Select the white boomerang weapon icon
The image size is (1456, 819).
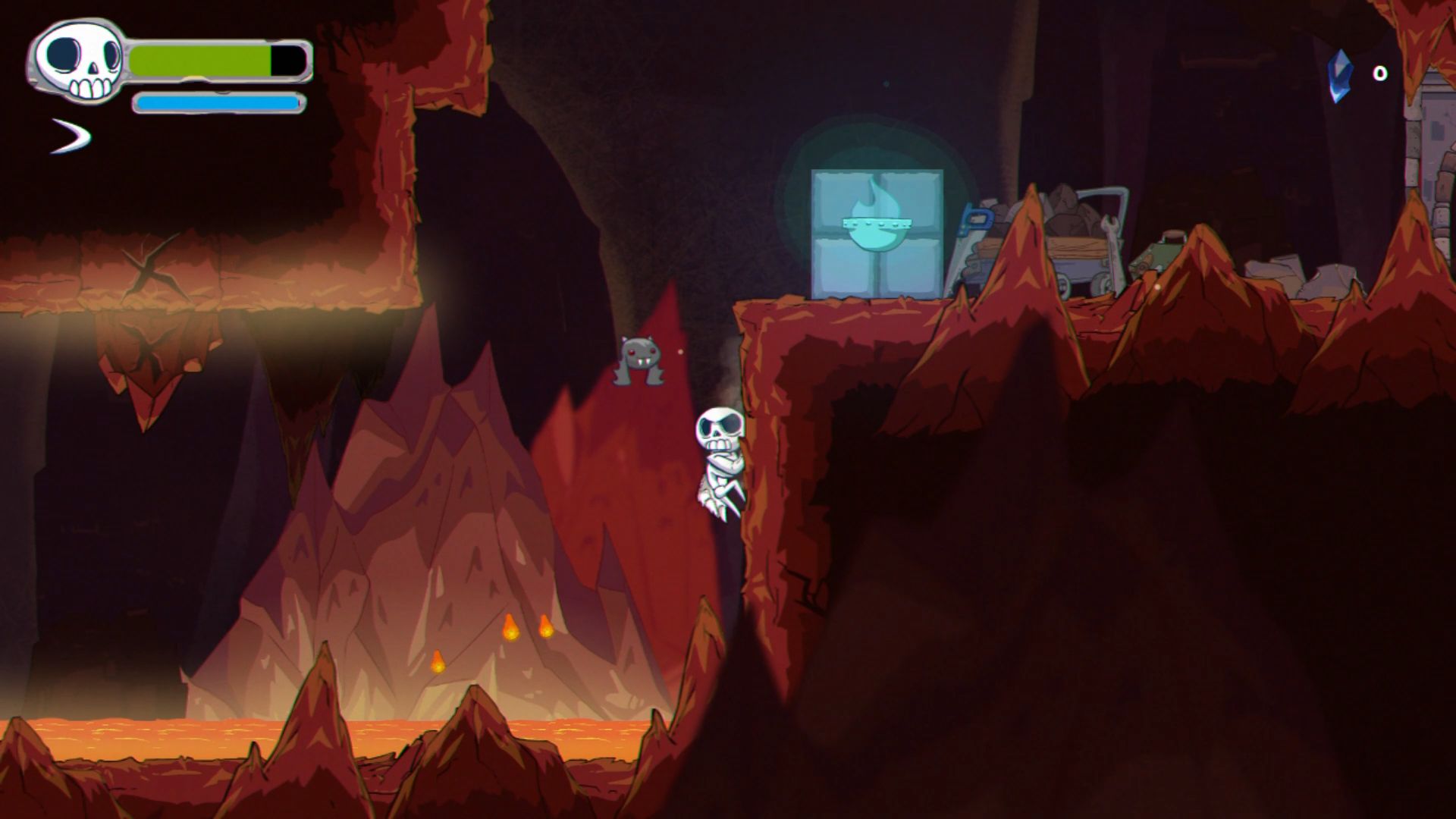[x=72, y=136]
